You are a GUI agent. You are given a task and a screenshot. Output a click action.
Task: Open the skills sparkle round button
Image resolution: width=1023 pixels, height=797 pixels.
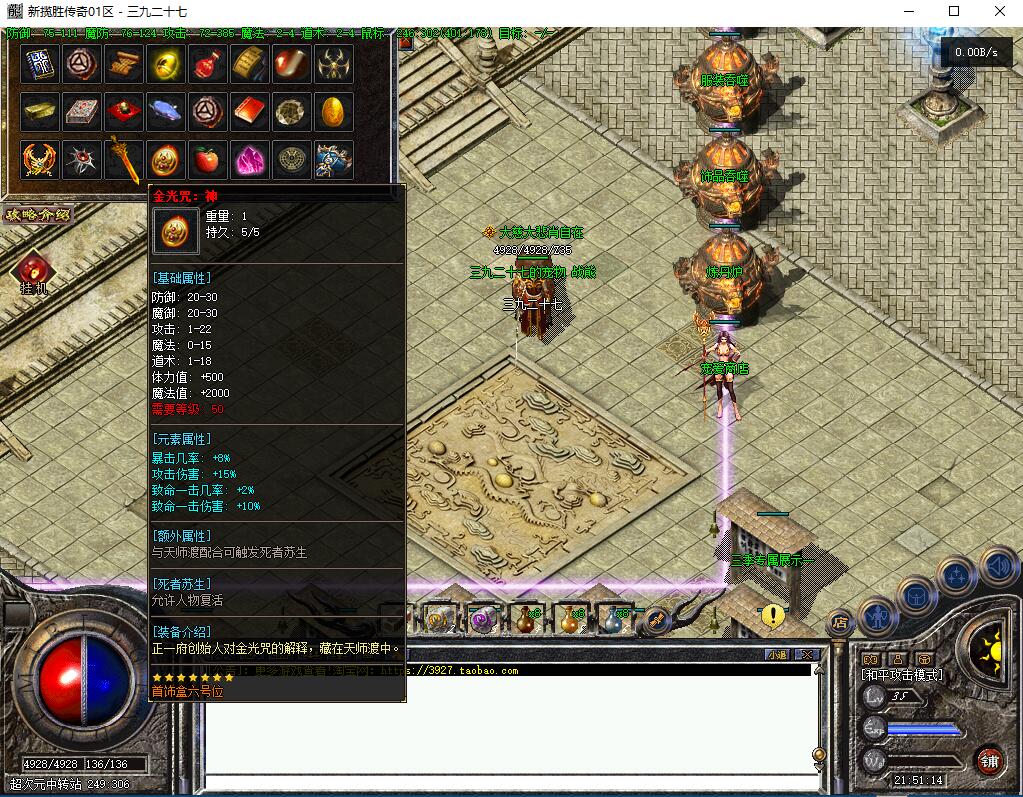tap(957, 576)
